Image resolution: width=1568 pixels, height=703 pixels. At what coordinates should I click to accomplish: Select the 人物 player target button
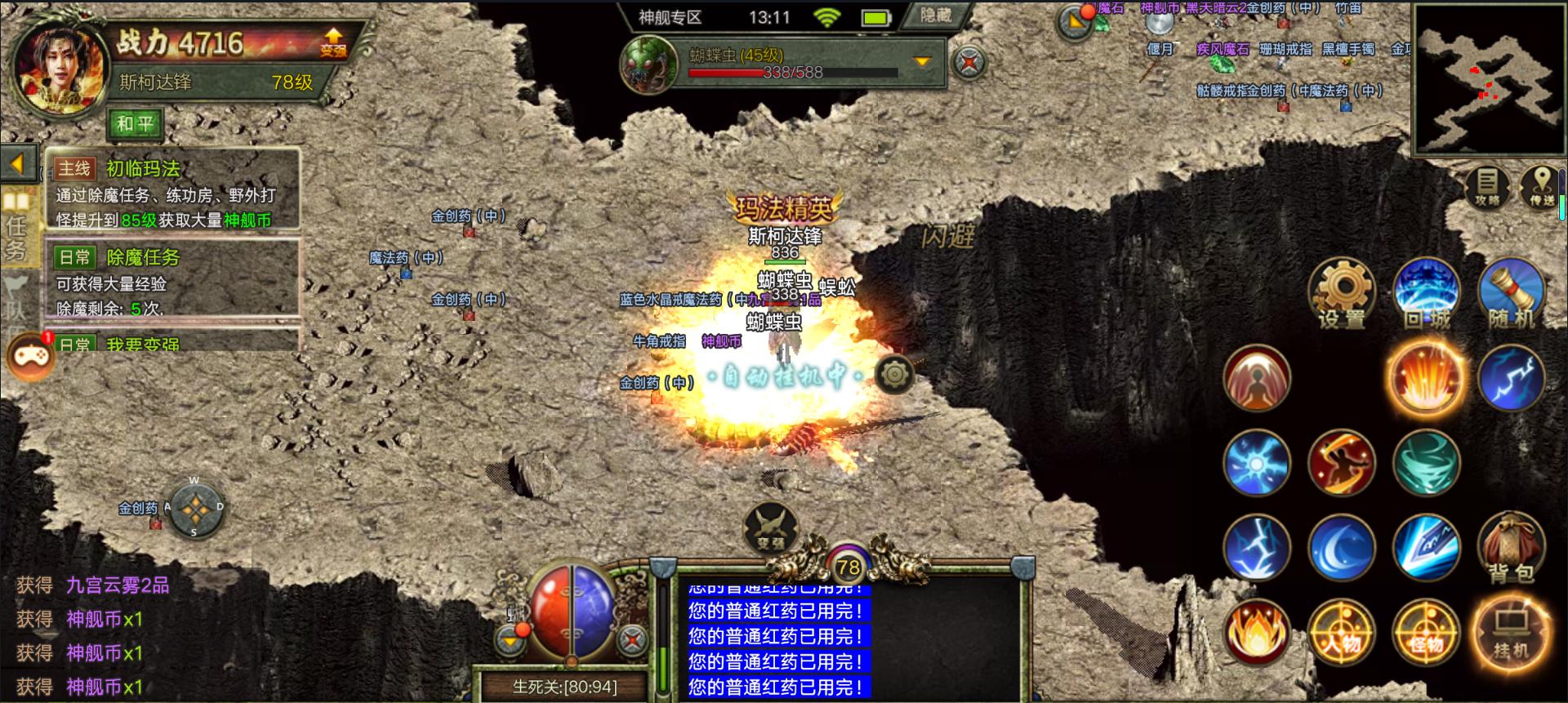[1341, 634]
